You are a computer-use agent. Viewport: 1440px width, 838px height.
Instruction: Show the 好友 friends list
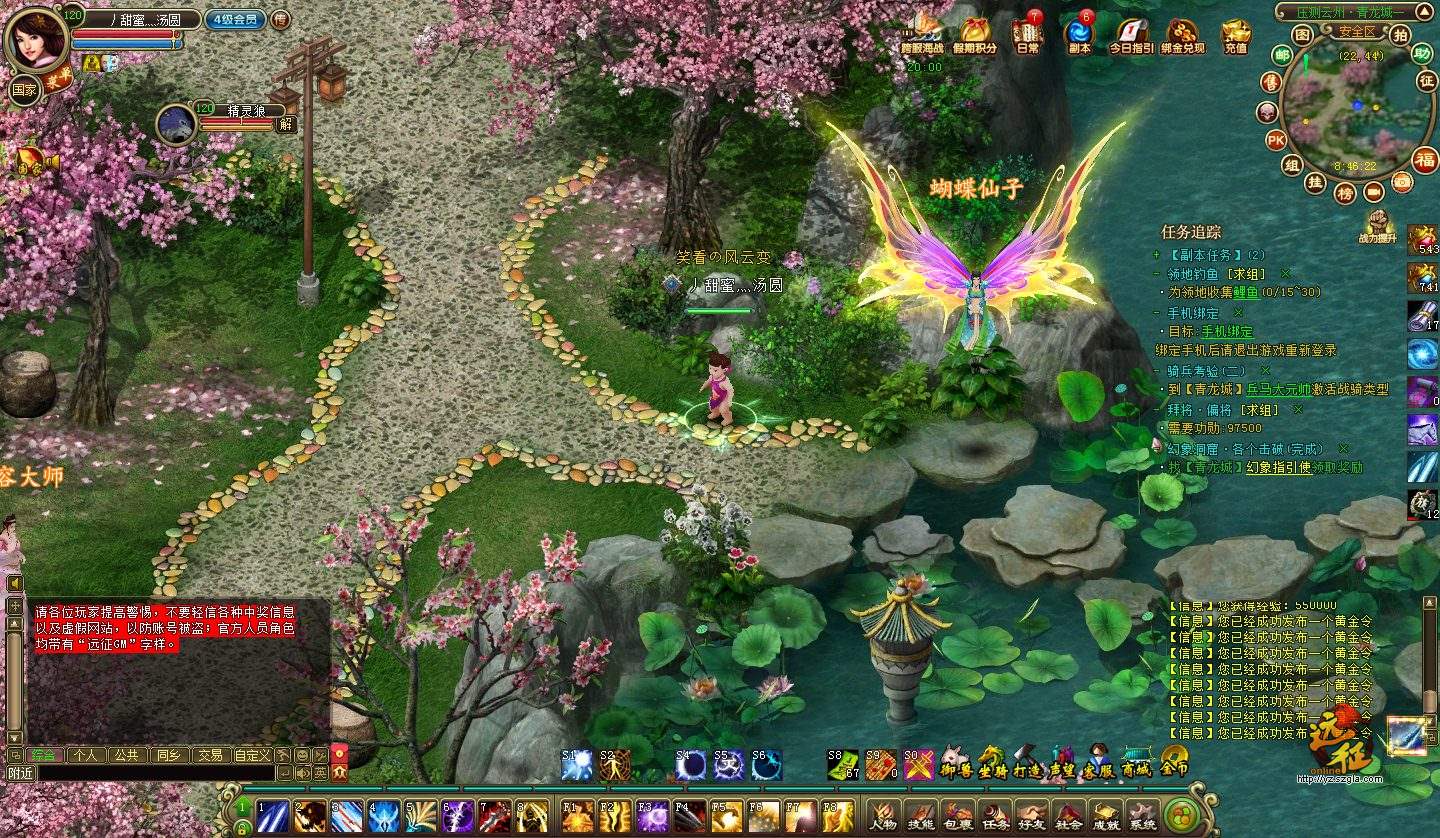pyautogui.click(x=1031, y=815)
